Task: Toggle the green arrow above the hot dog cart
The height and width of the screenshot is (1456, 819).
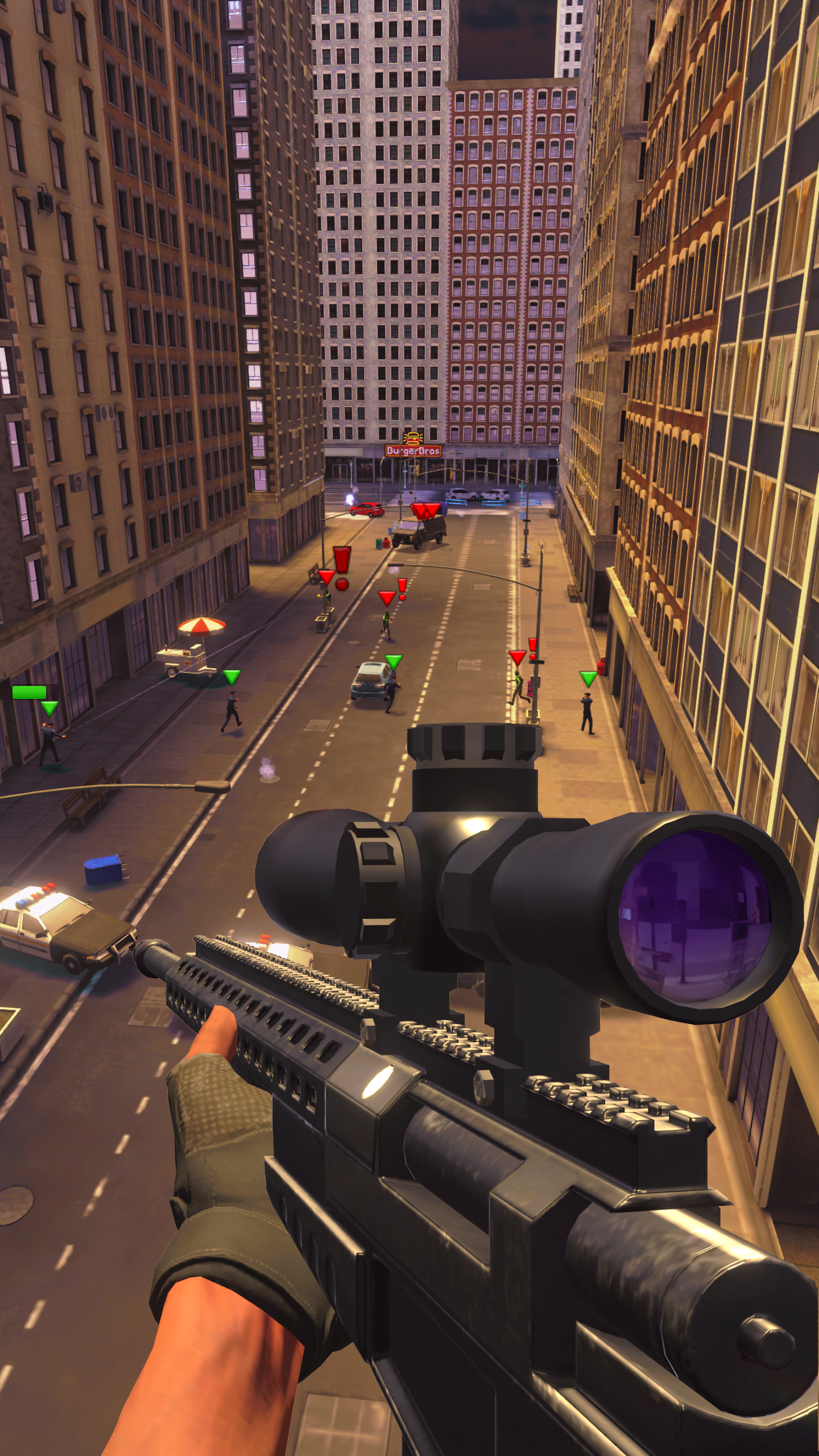Action: coord(232,676)
